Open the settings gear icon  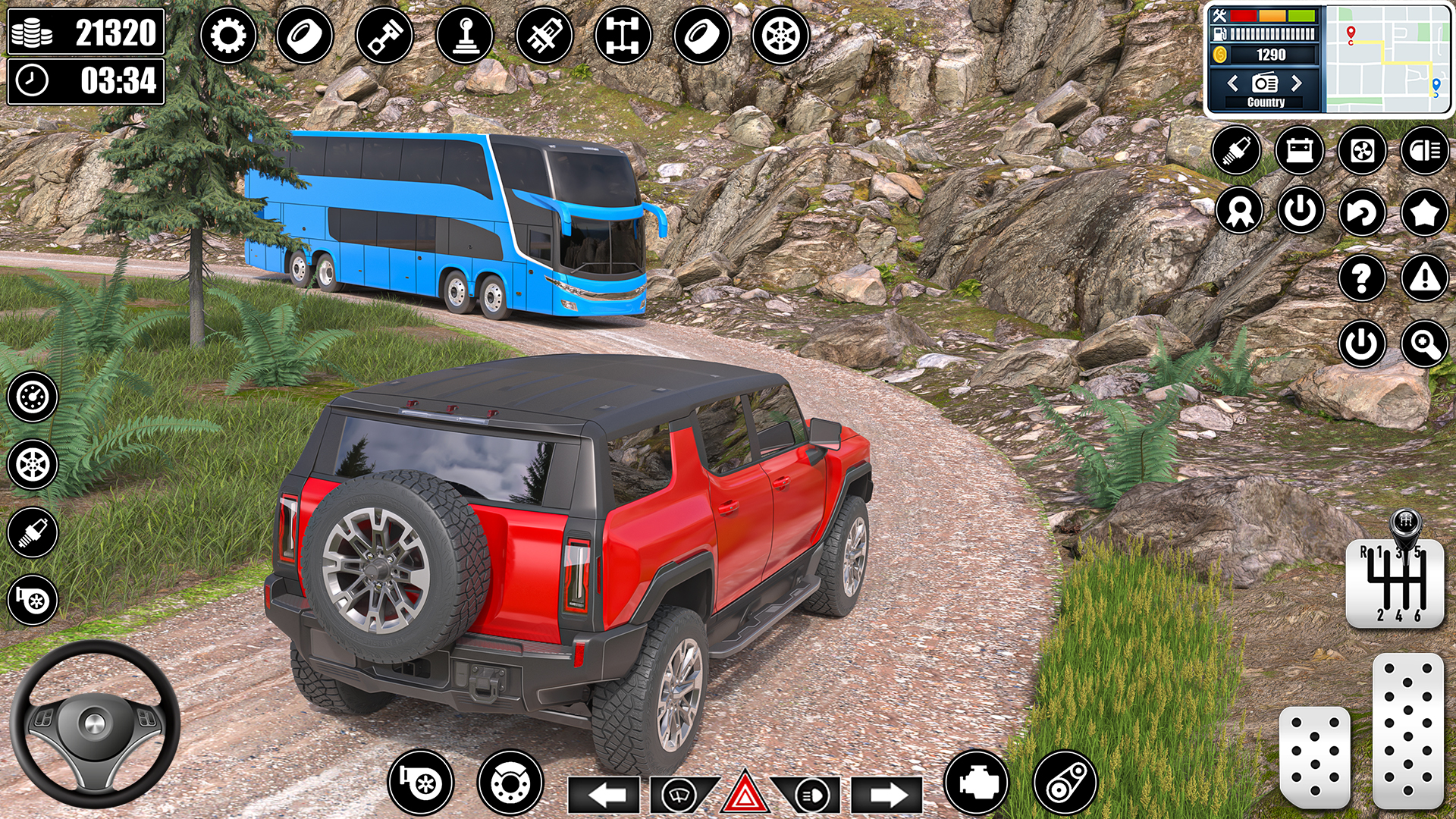coord(227,34)
